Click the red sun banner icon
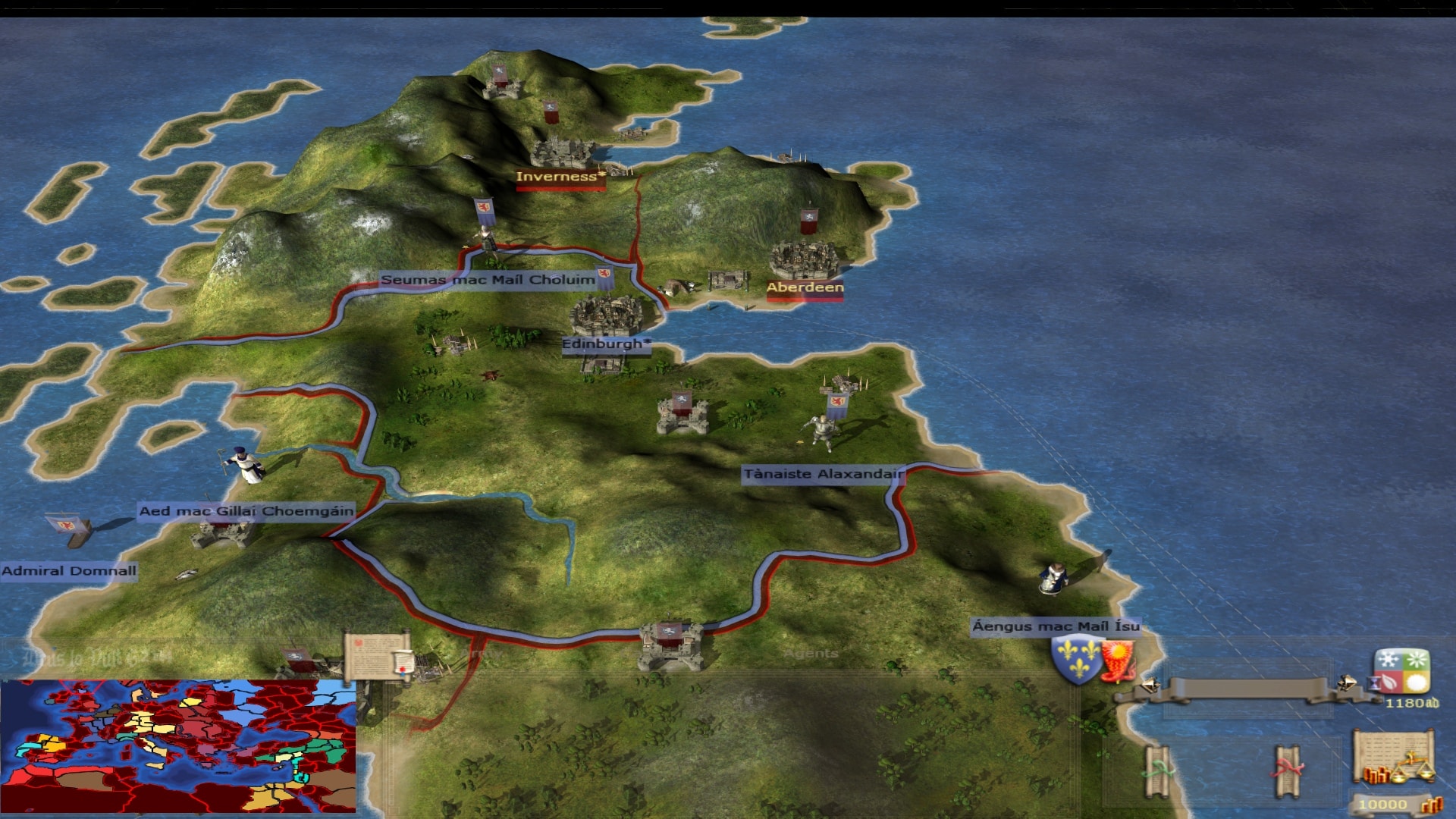This screenshot has height=819, width=1456. 1117,658
